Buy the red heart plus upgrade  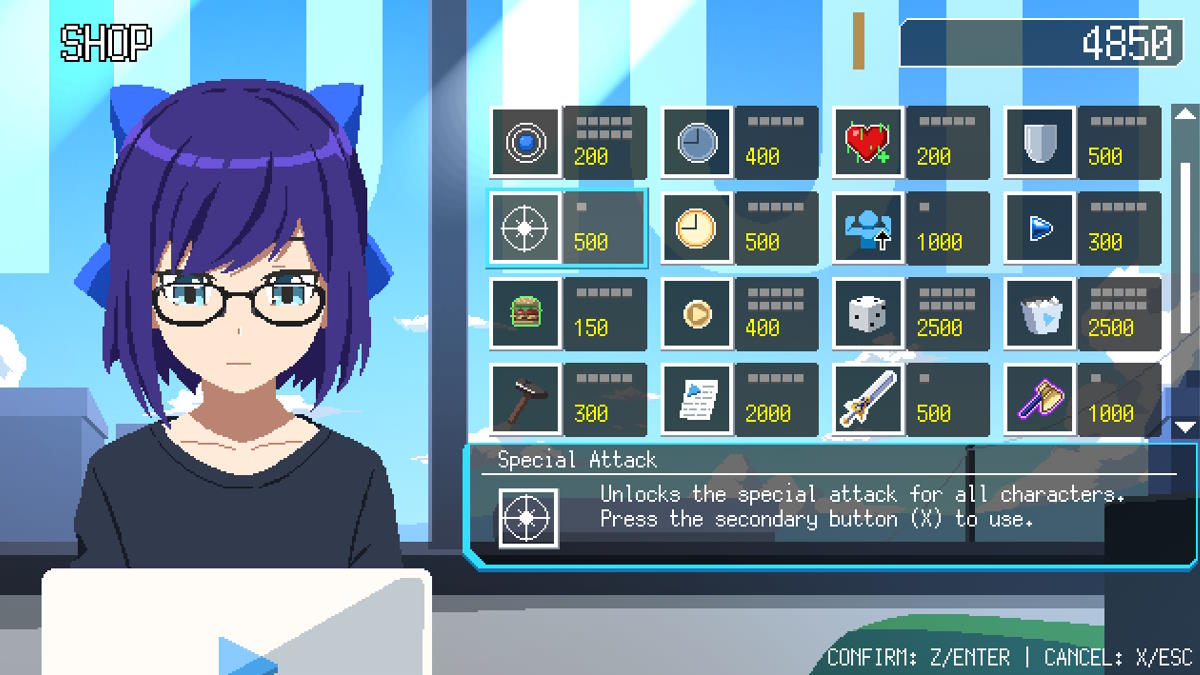point(868,143)
